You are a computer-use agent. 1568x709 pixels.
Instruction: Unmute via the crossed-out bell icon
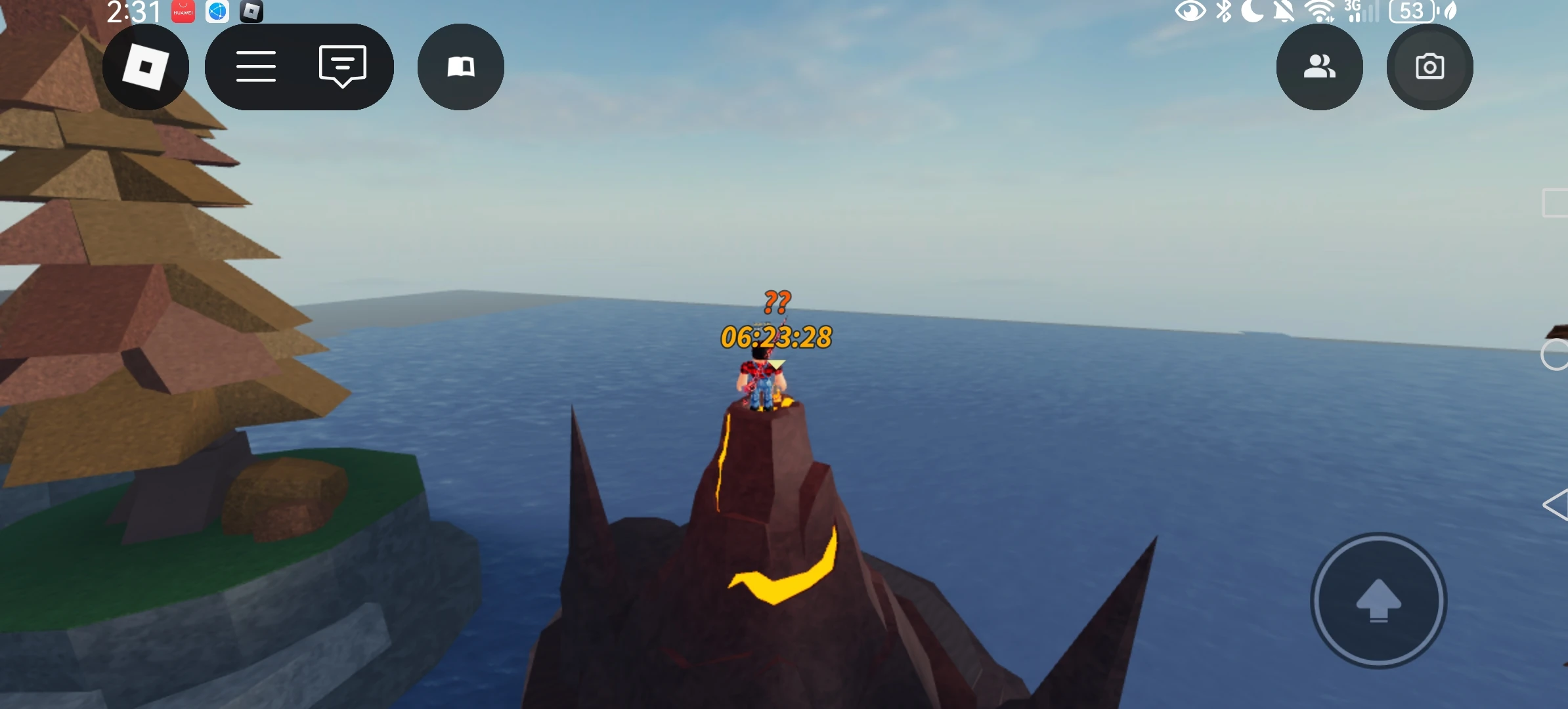(x=1284, y=11)
